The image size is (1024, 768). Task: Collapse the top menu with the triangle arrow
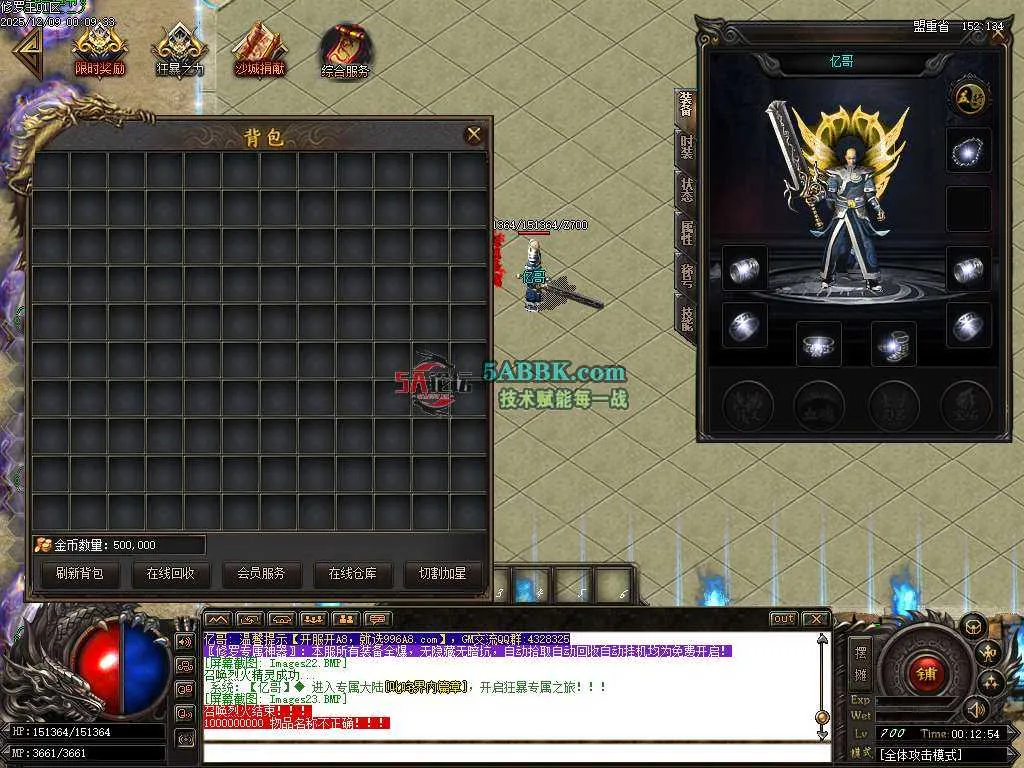tap(25, 50)
